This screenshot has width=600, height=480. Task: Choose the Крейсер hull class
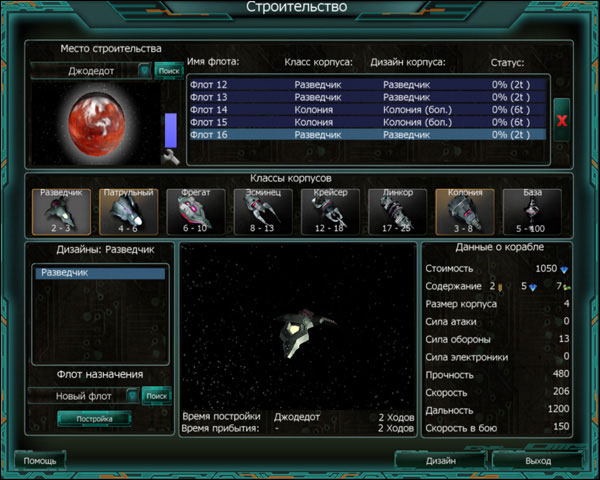click(329, 212)
